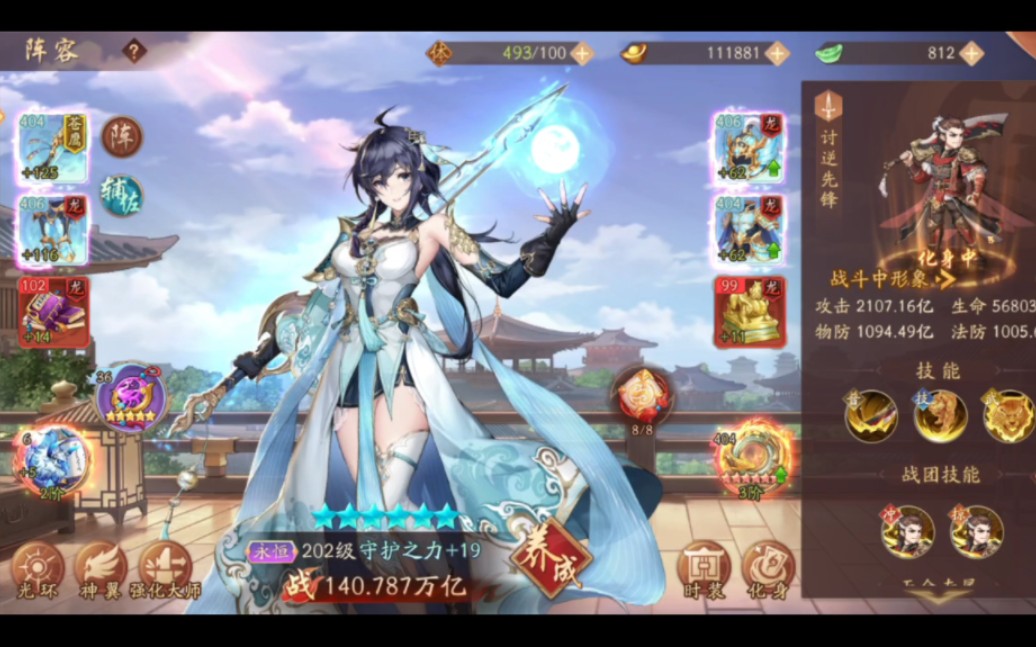1036x647 pixels.
Task: Select the level 99 golden horse slot
Action: point(749,311)
